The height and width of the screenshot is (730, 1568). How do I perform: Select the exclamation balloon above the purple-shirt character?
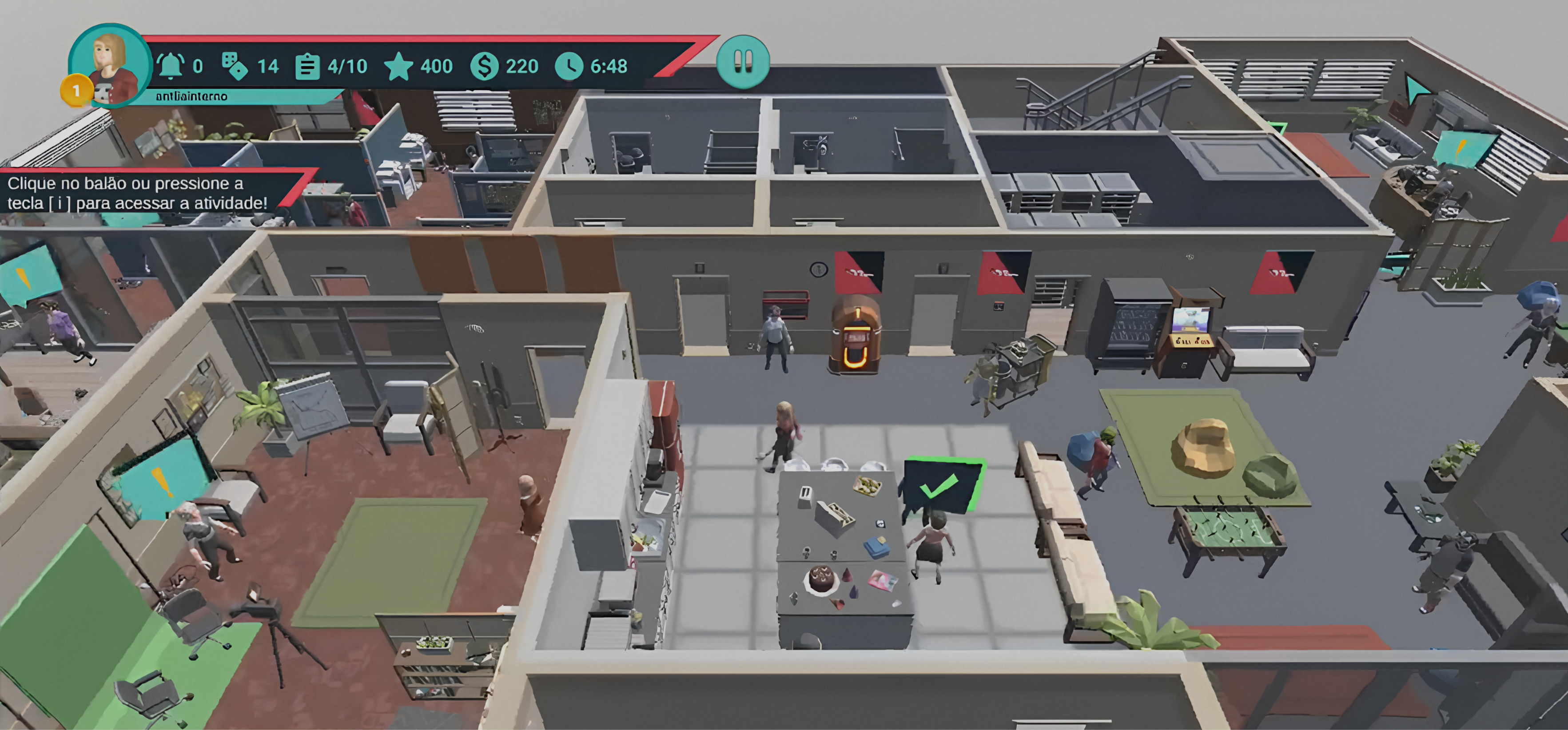26,276
